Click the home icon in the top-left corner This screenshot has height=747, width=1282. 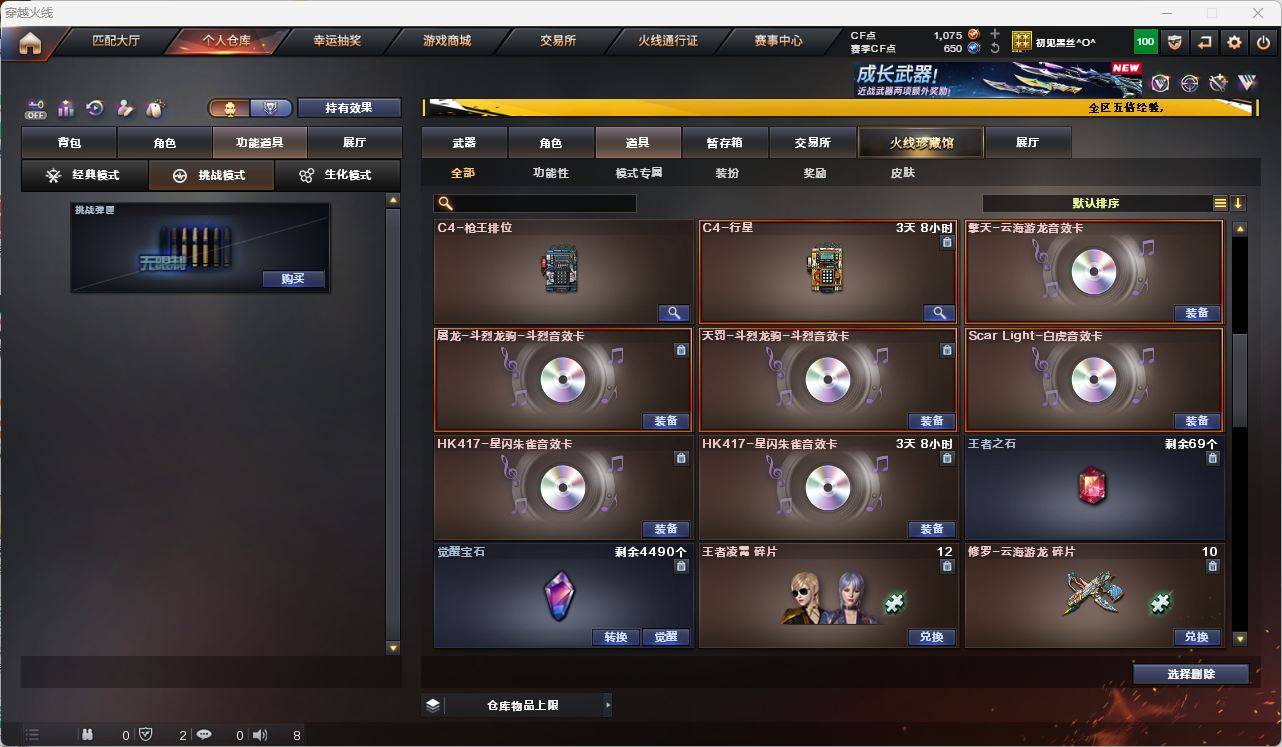(30, 41)
